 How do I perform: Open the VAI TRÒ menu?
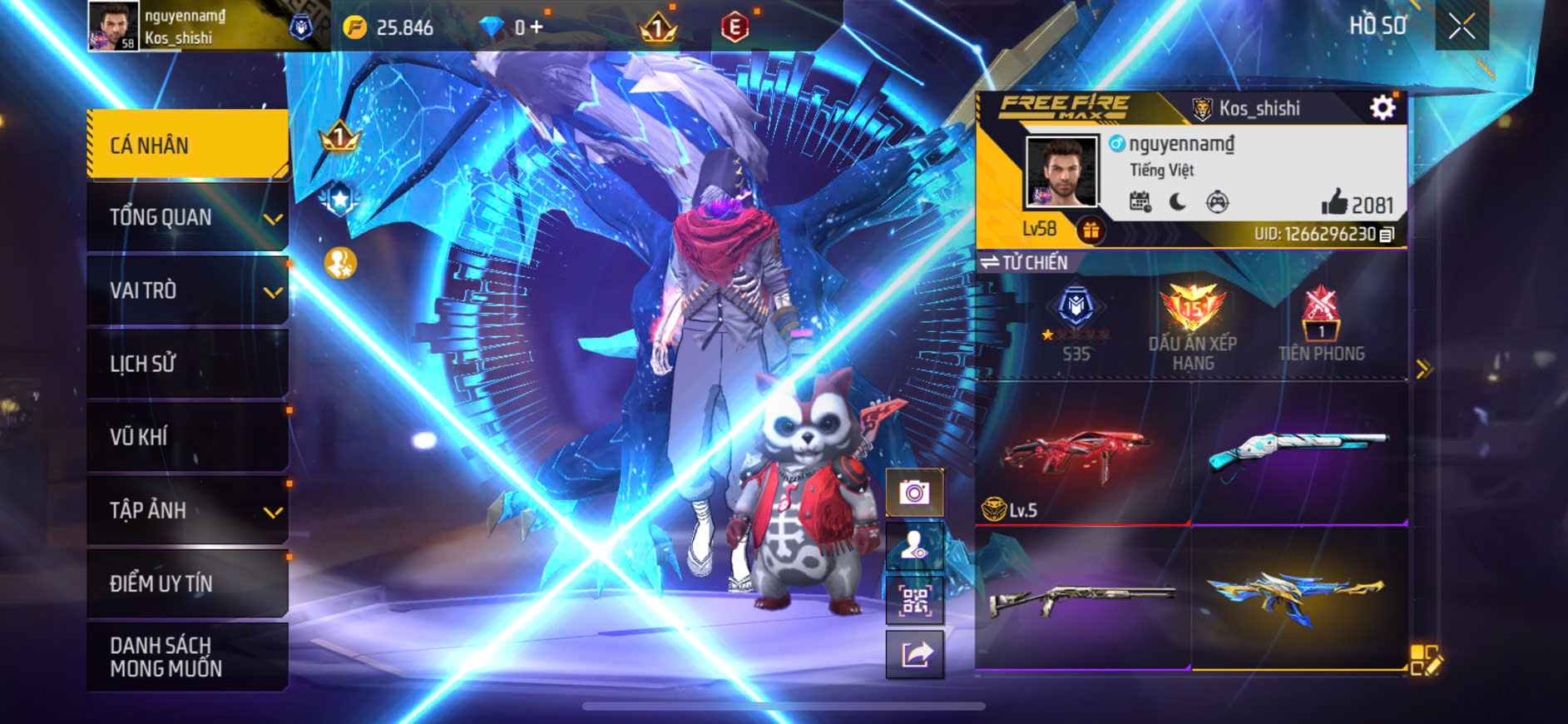tap(188, 290)
